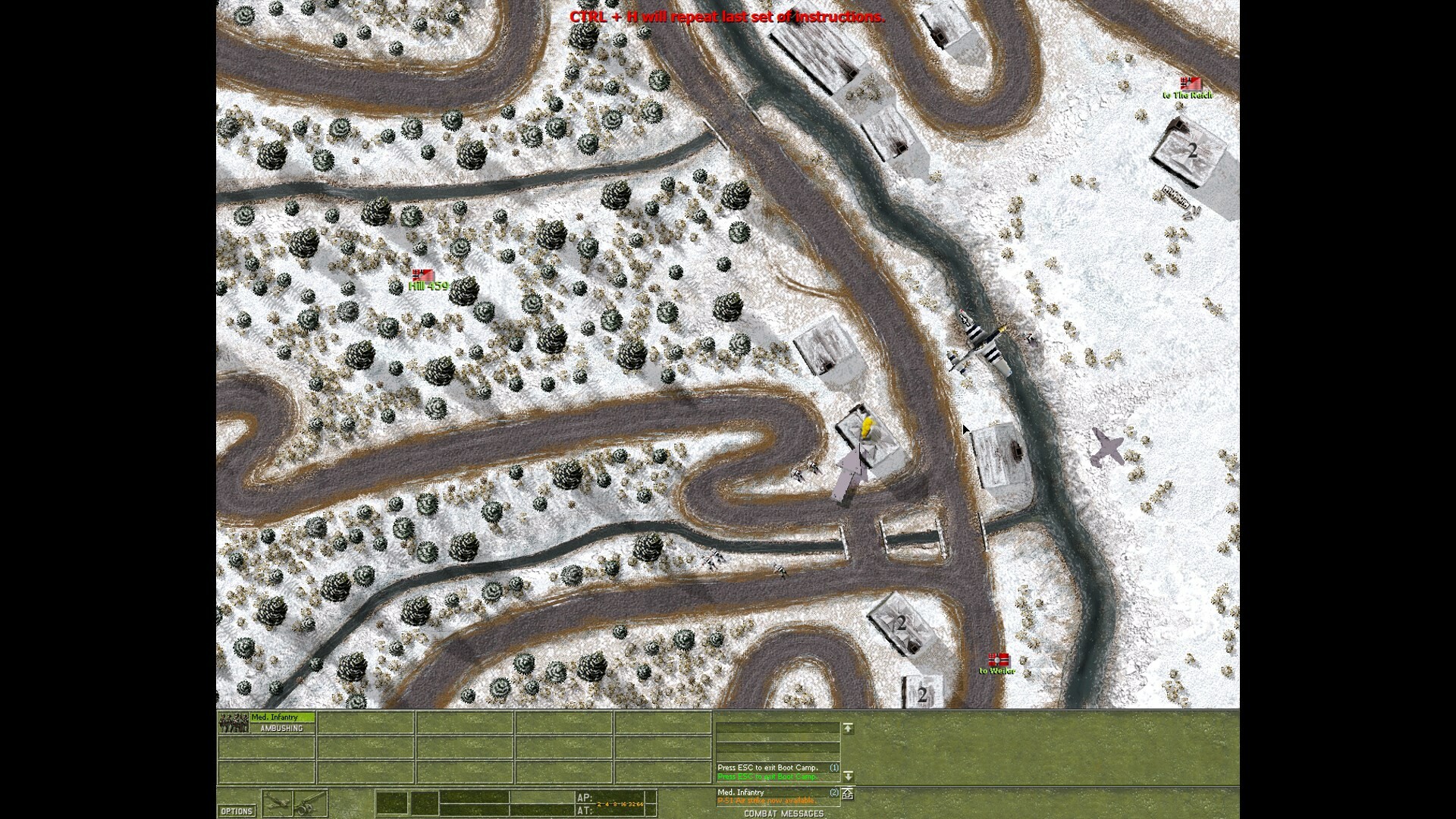Open the OPTIONS menu
This screenshot has height=819, width=1456.
(237, 811)
